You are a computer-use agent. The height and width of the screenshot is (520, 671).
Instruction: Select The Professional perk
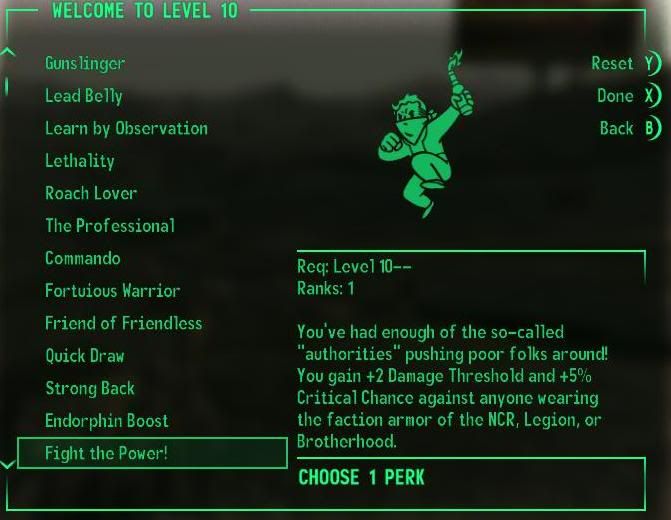tap(110, 226)
